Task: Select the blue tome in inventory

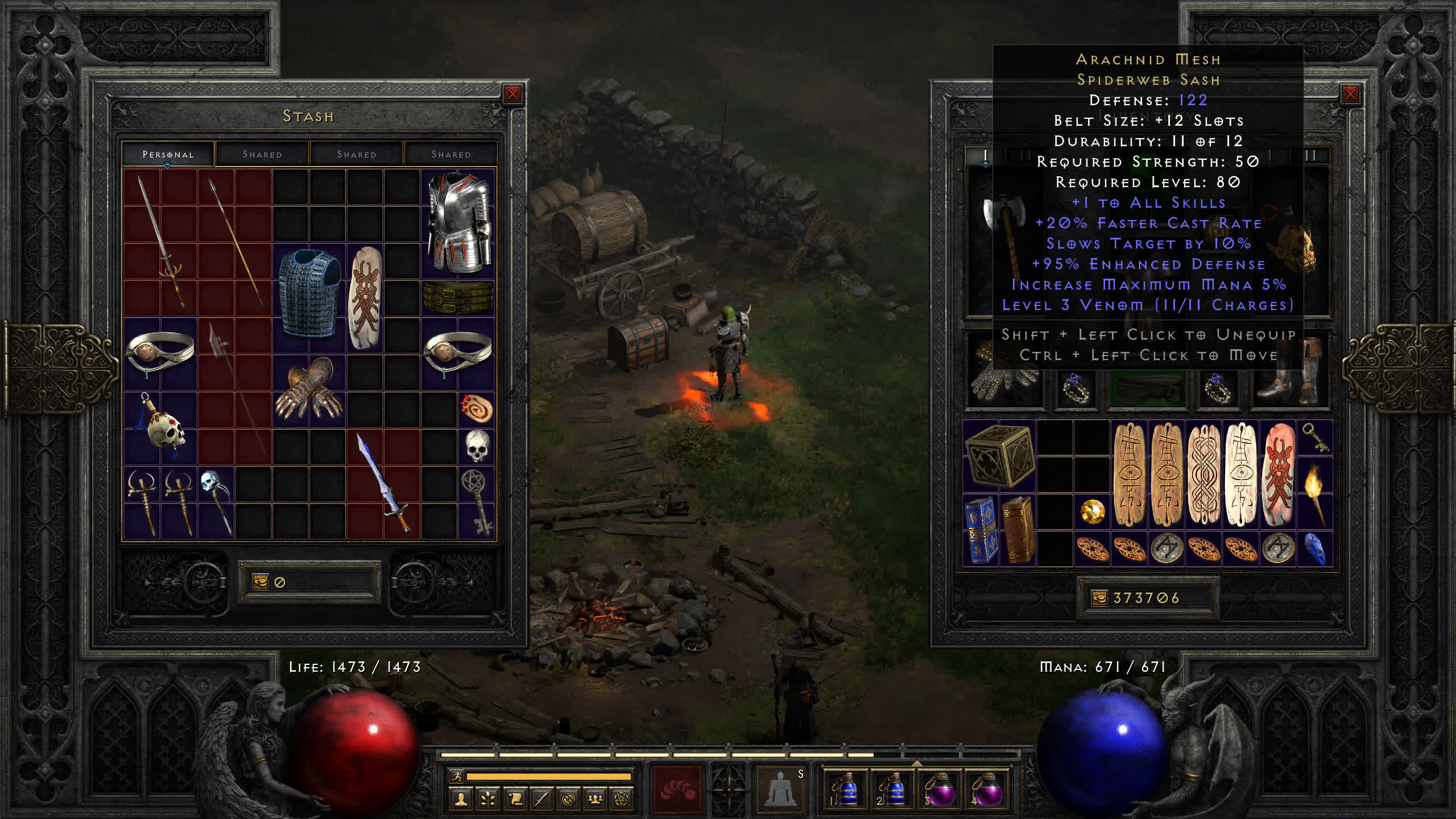Action: (981, 530)
